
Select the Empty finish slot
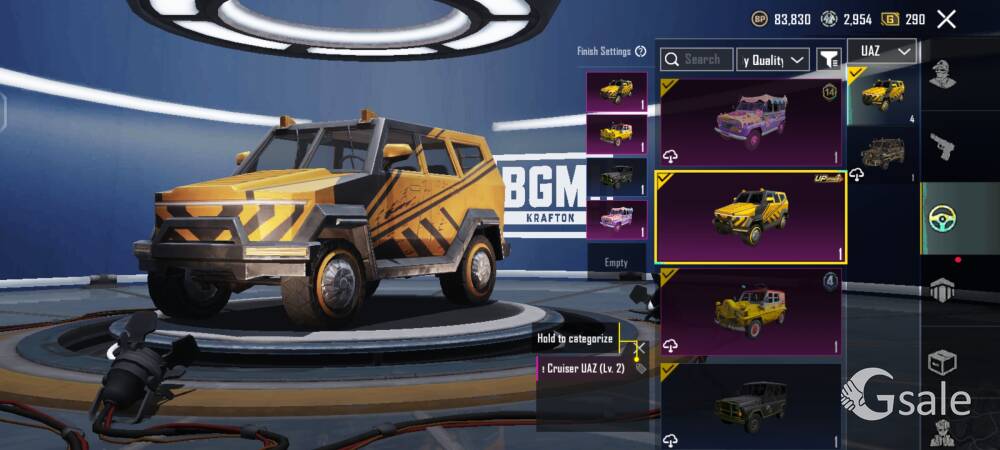click(616, 262)
